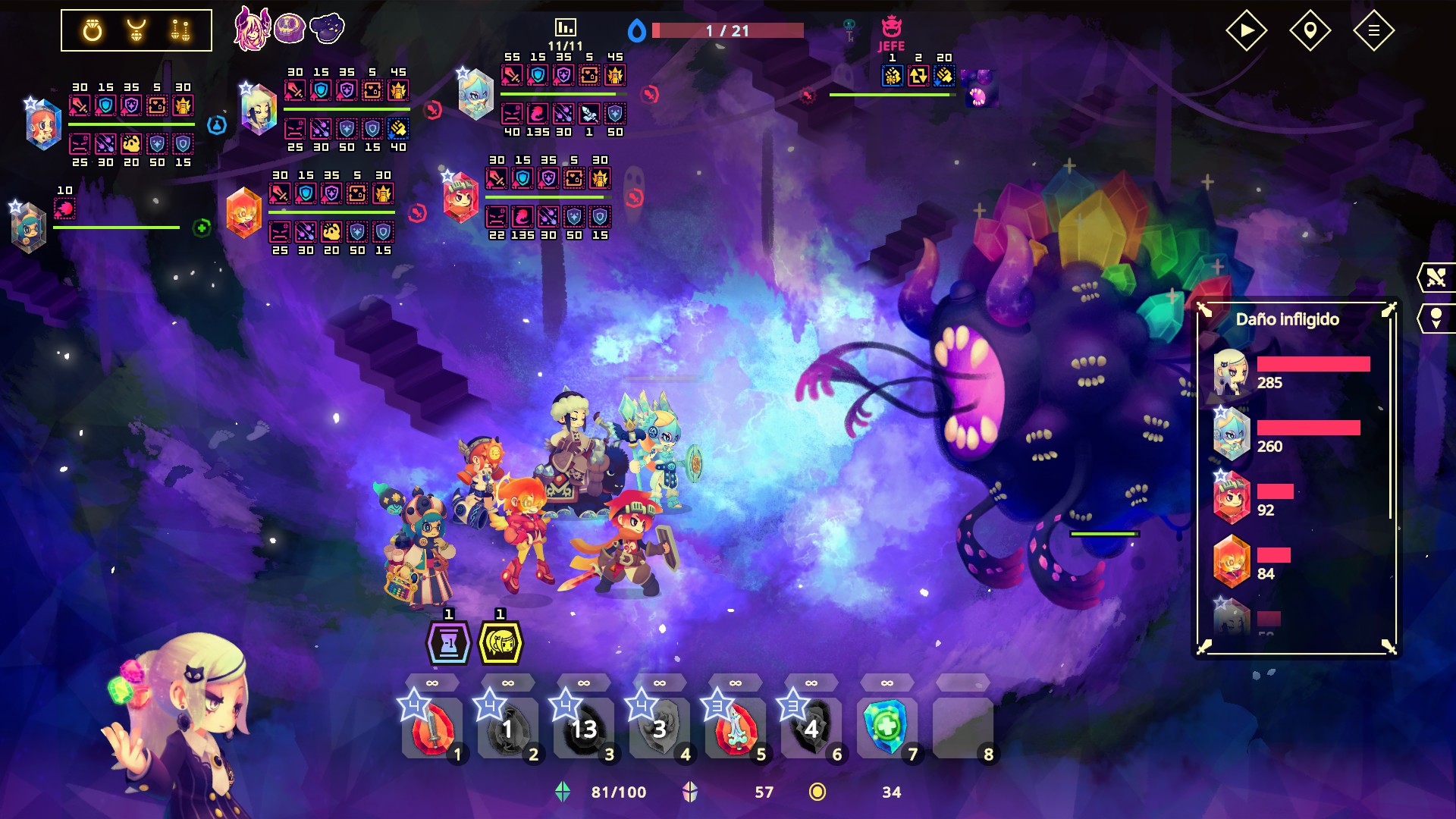Click the play button in the top bar
1456x819 pixels.
(1246, 31)
